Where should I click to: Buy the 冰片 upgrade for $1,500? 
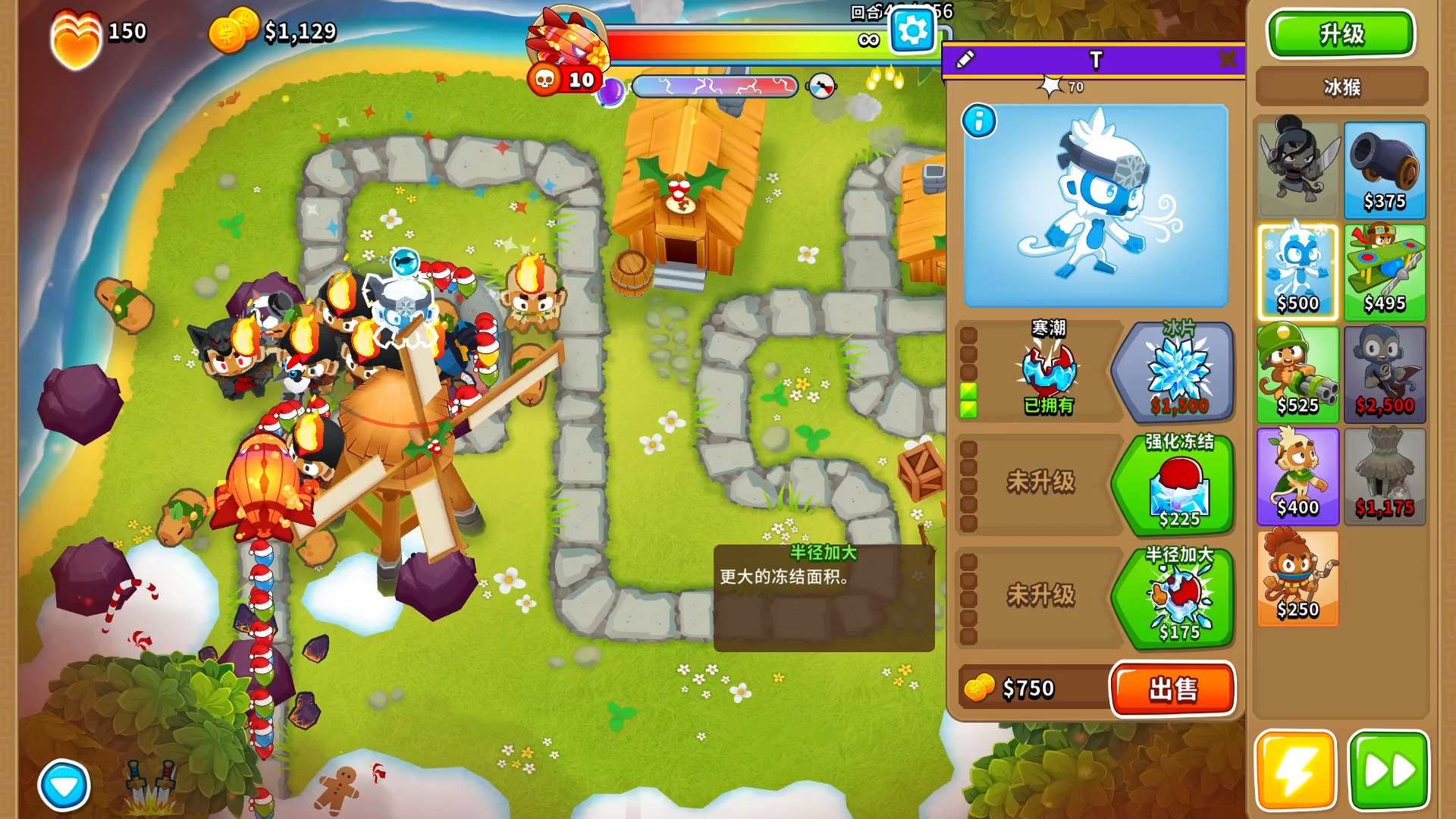pos(1178,372)
